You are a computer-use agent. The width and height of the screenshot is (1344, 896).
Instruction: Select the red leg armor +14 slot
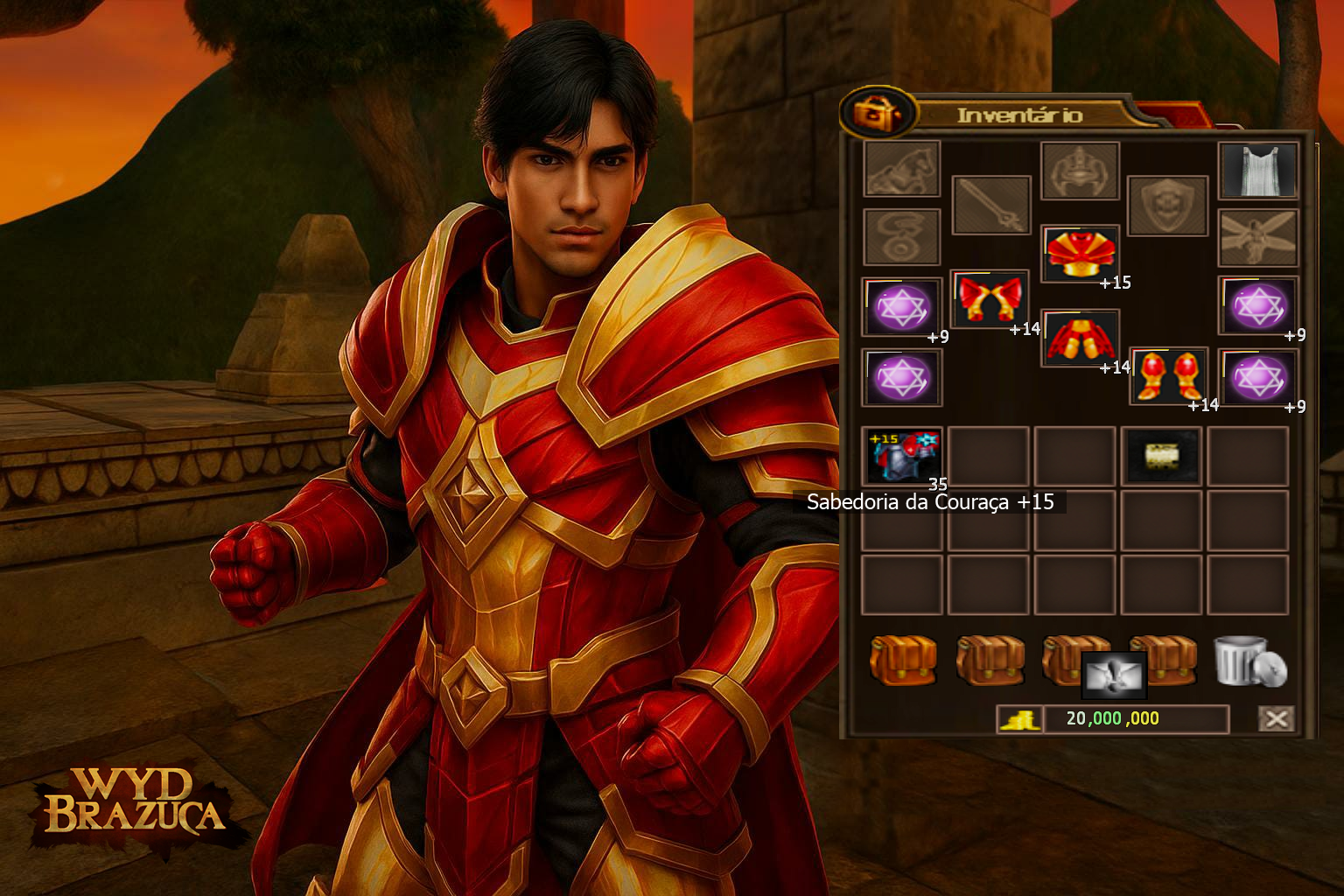point(1081,338)
